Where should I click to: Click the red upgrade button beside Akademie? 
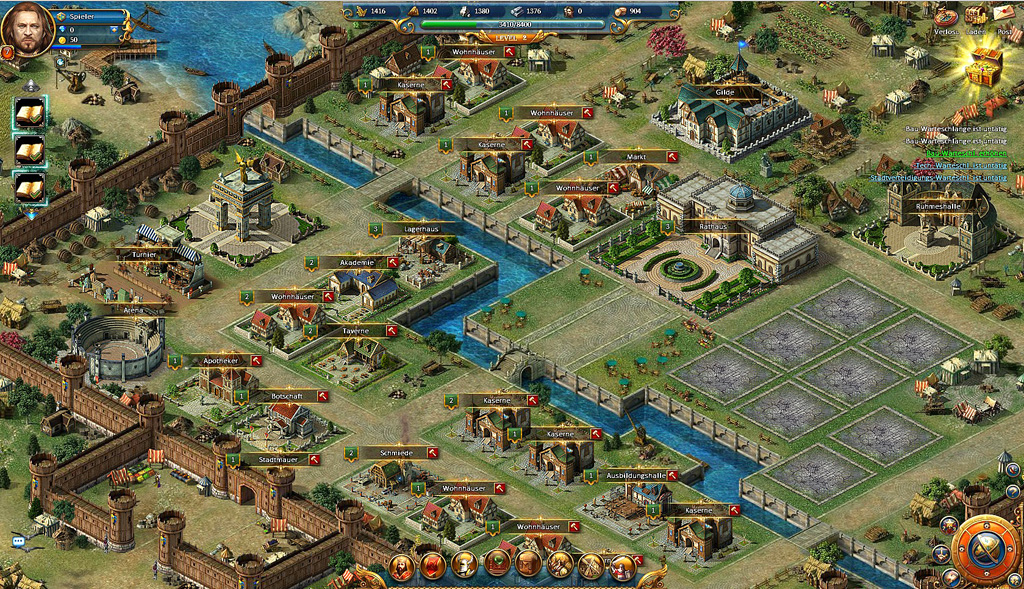(393, 262)
